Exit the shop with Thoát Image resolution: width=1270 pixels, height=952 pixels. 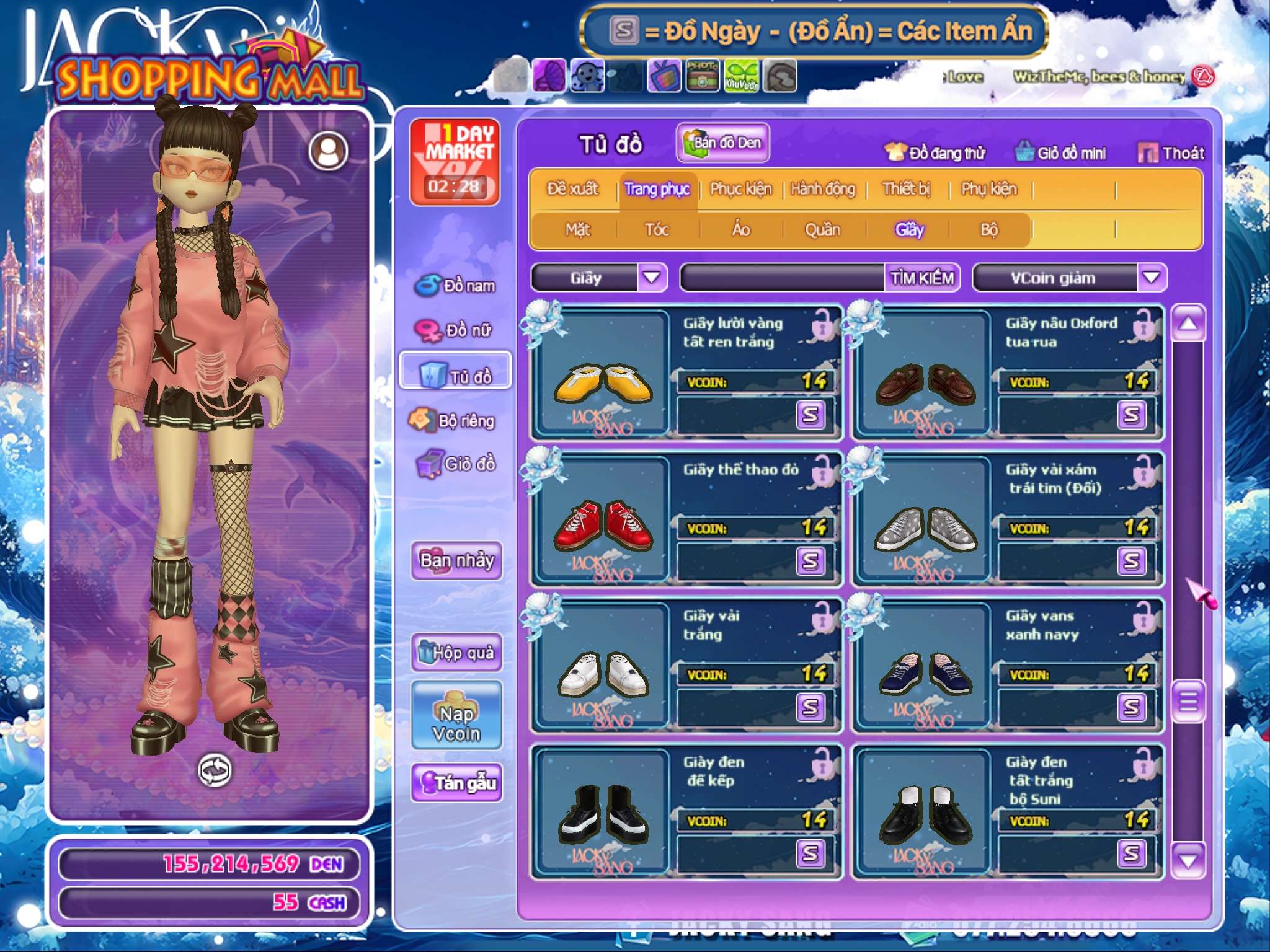(1171, 152)
